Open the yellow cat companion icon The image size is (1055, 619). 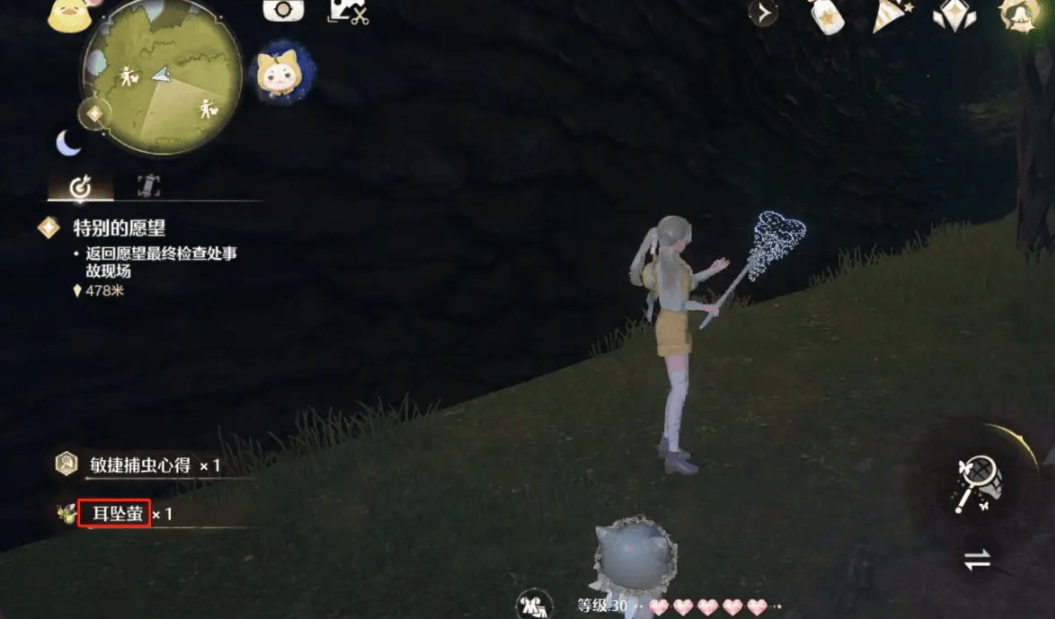click(280, 72)
